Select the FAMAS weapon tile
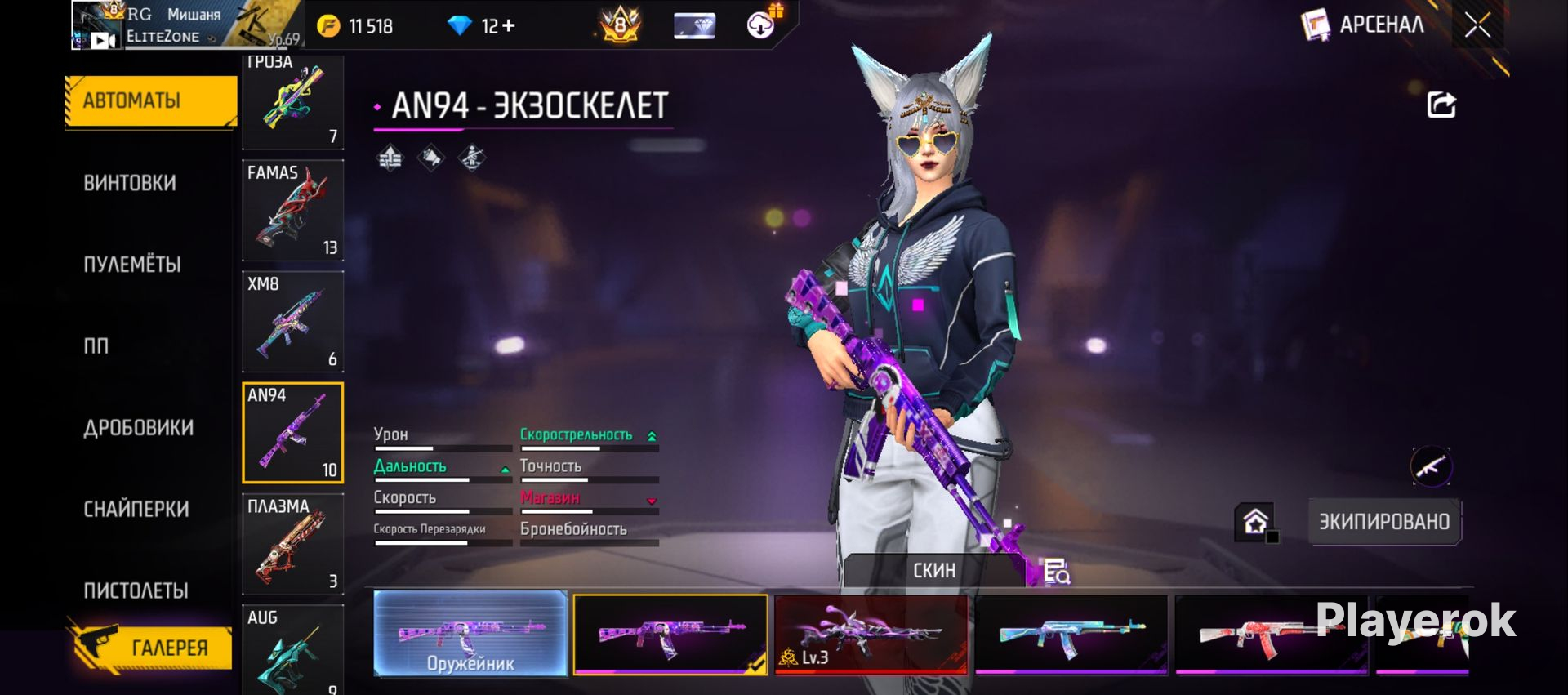 click(292, 210)
